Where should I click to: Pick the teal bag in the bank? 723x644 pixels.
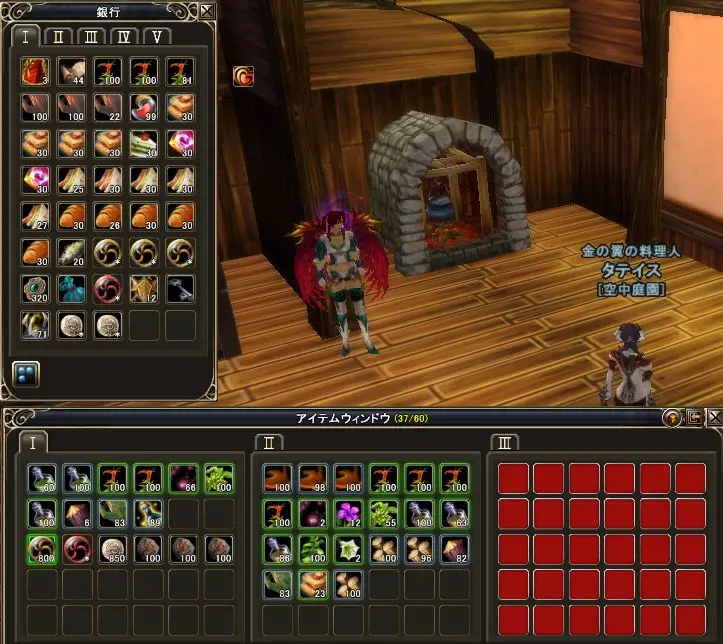pos(71,288)
